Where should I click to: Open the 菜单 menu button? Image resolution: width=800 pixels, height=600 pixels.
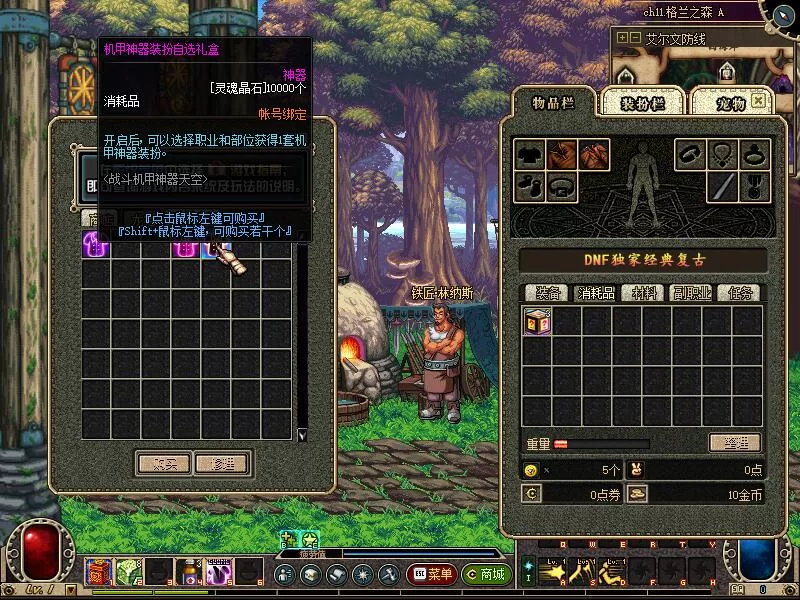click(x=432, y=574)
